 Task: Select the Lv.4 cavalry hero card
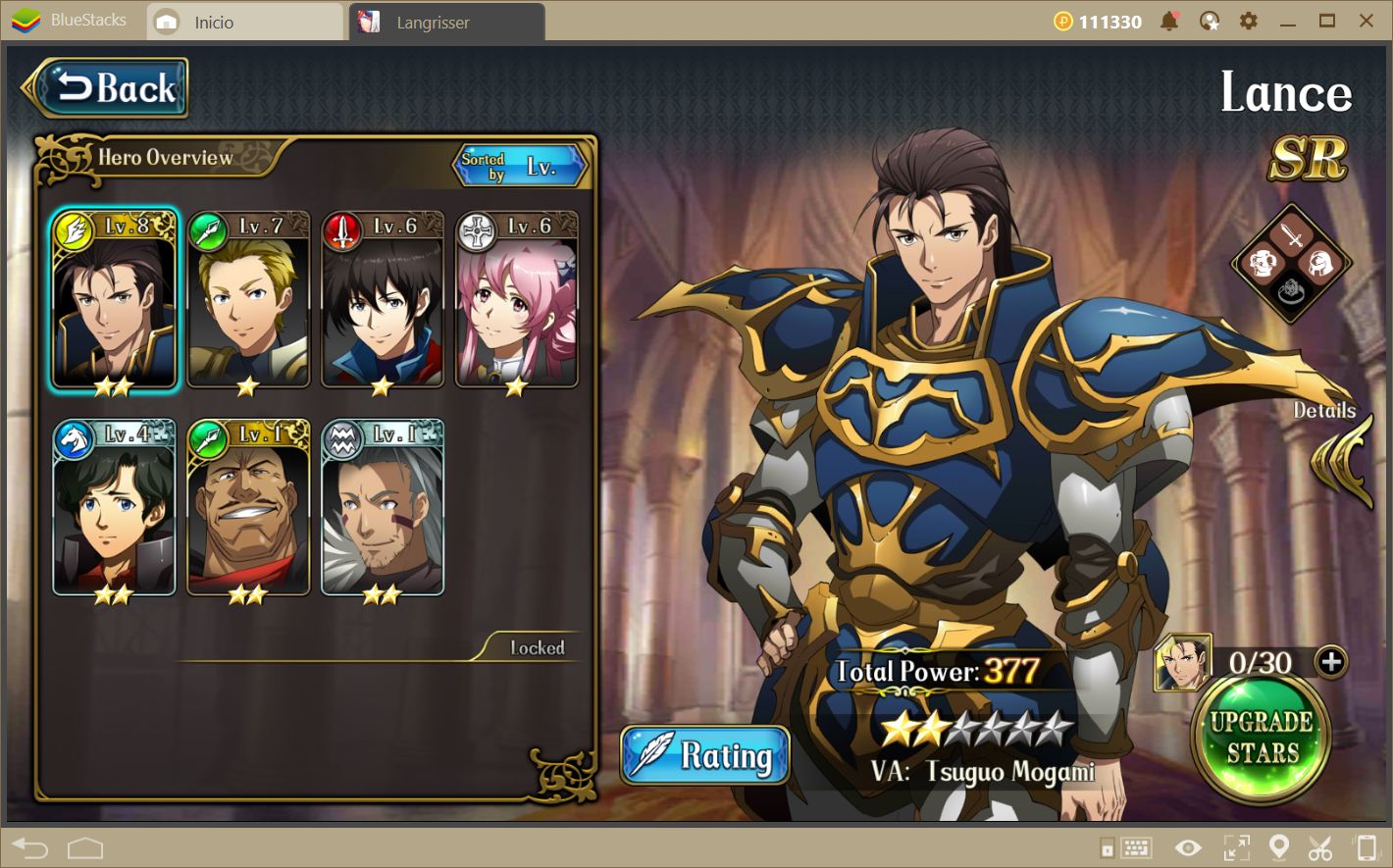114,509
